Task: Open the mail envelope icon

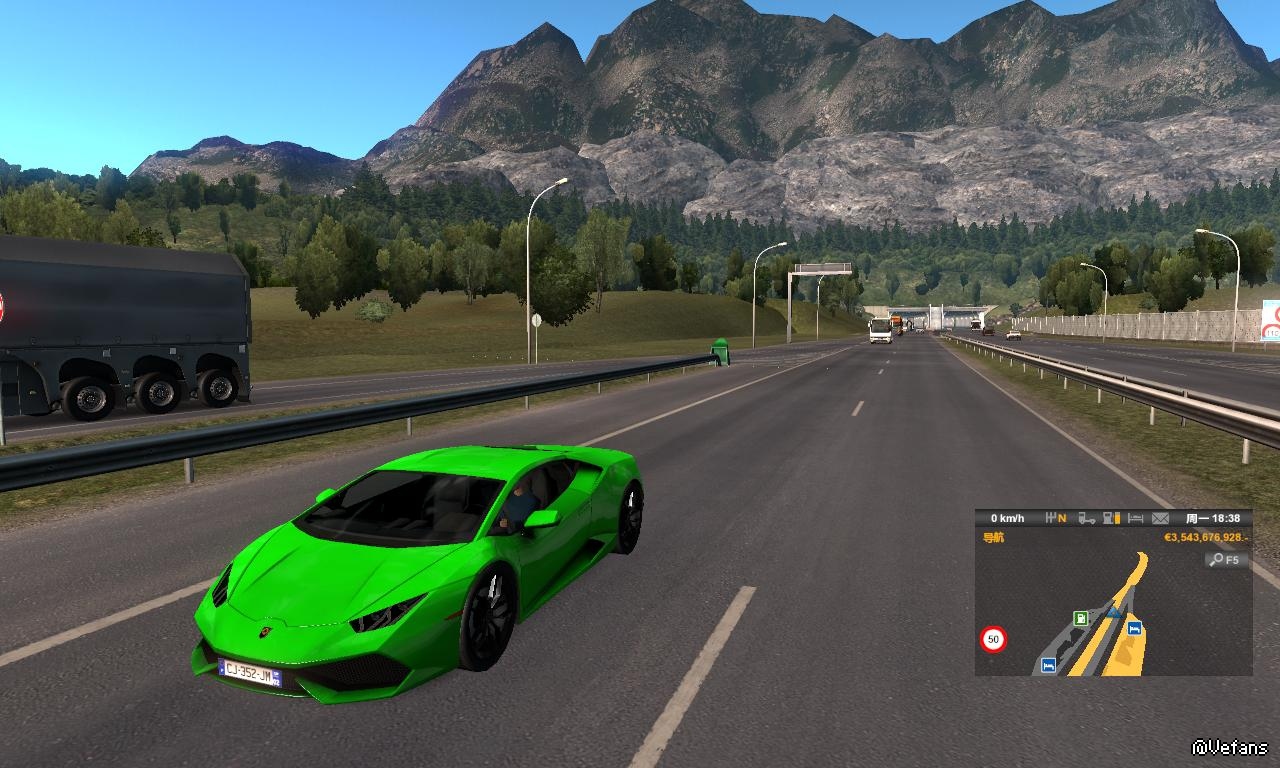Action: pos(1160,518)
